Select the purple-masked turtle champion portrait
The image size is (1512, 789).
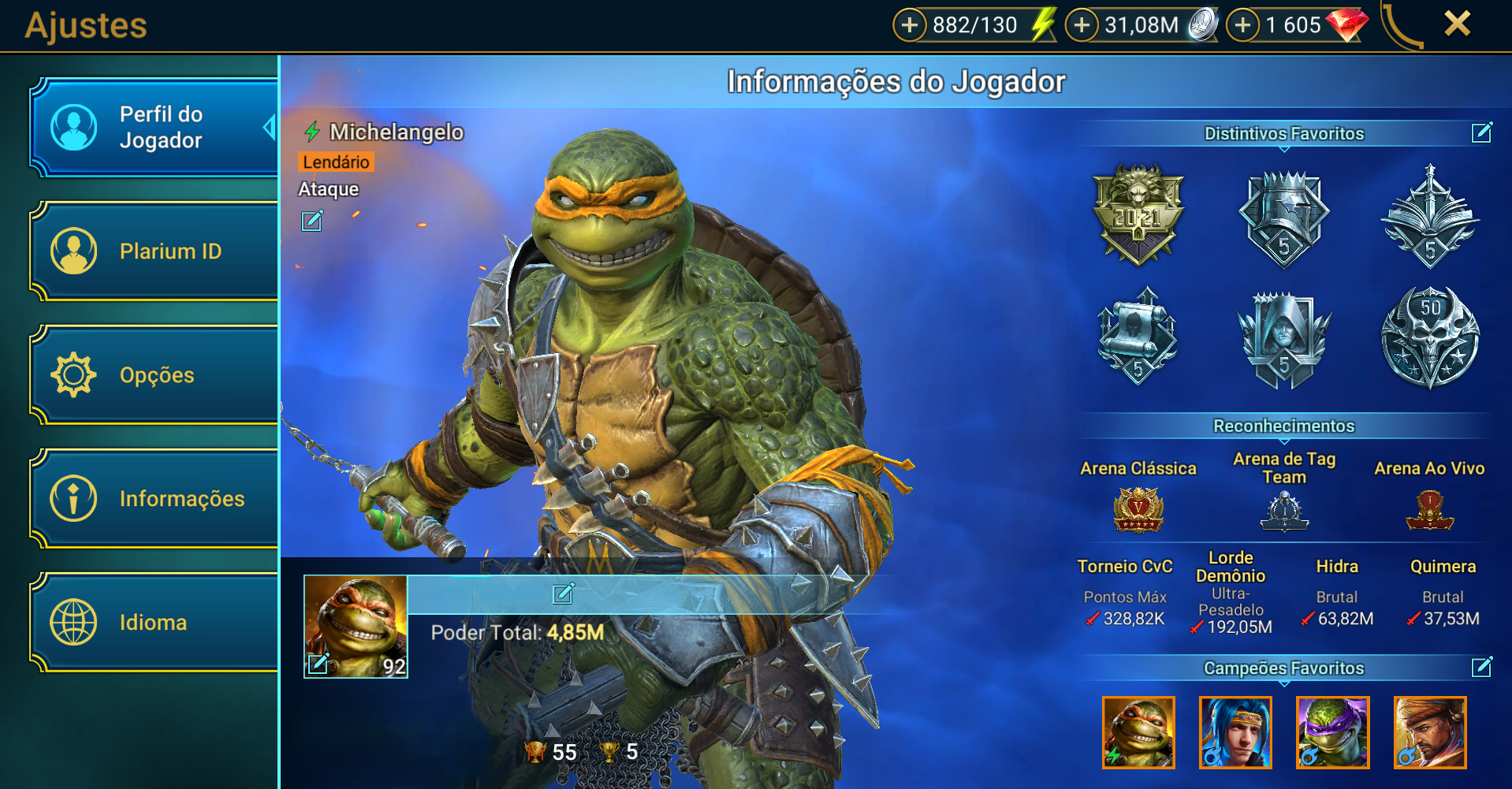1332,732
